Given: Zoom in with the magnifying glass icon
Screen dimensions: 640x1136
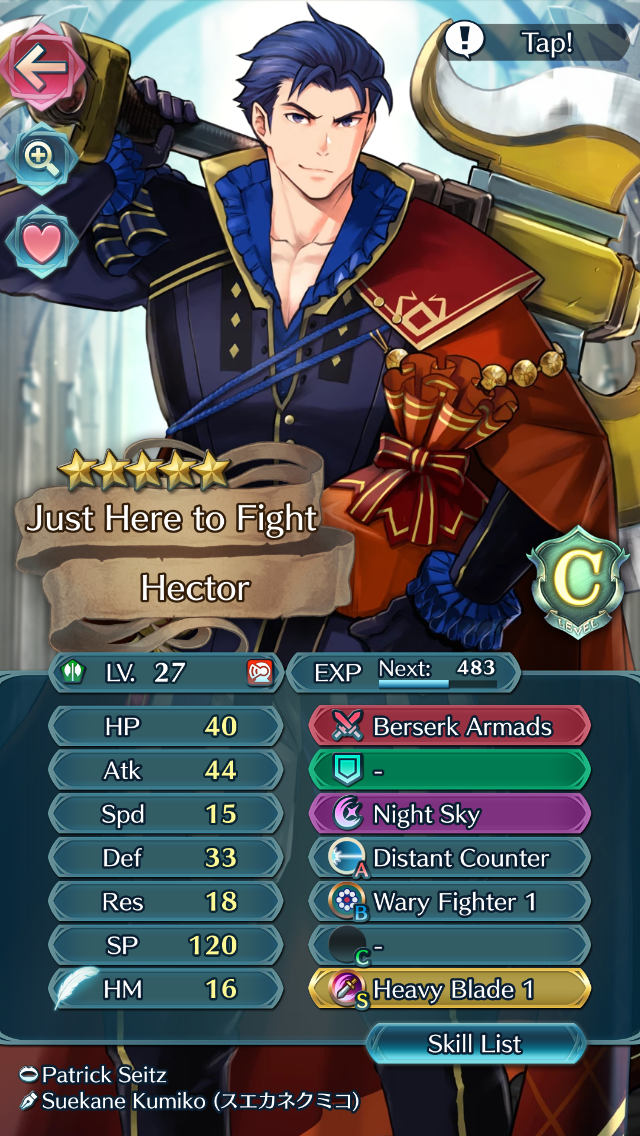Looking at the screenshot, I should (x=40, y=158).
